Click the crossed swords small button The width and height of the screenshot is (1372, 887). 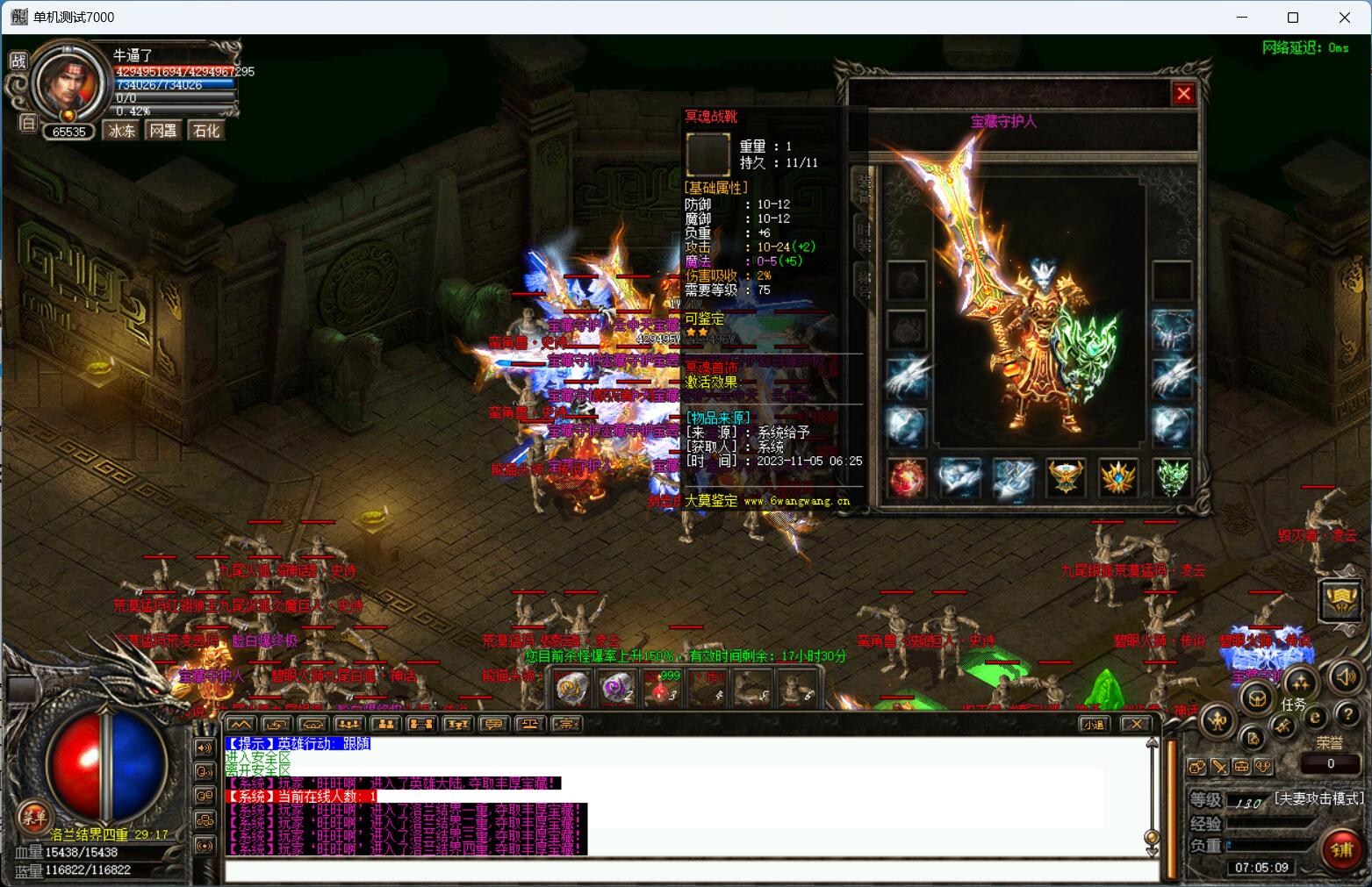coord(1219,766)
